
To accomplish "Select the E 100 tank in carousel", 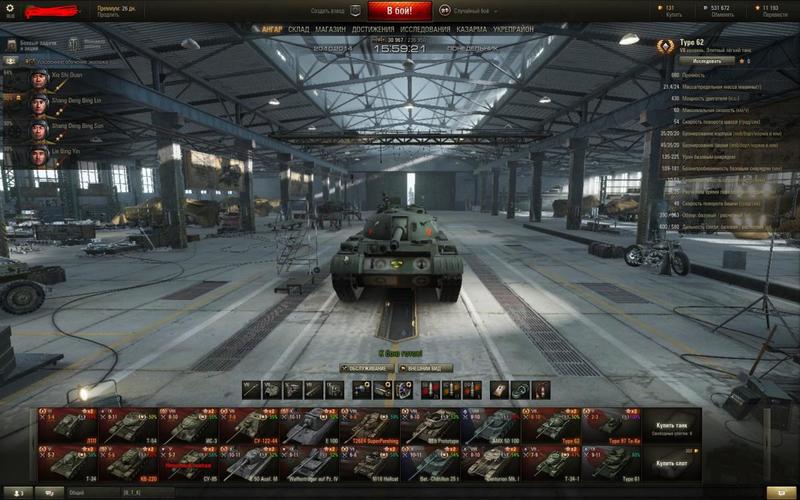I will [x=308, y=427].
